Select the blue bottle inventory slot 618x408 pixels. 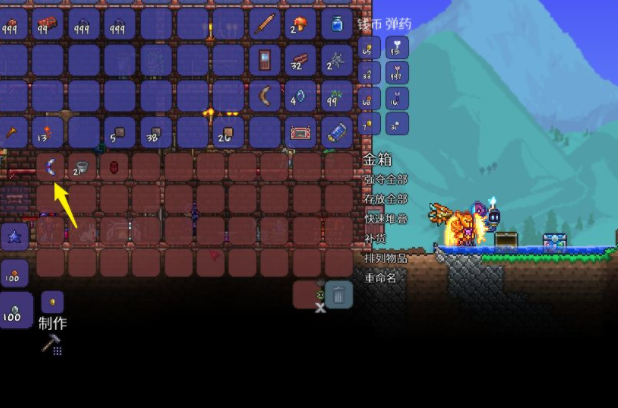click(337, 23)
